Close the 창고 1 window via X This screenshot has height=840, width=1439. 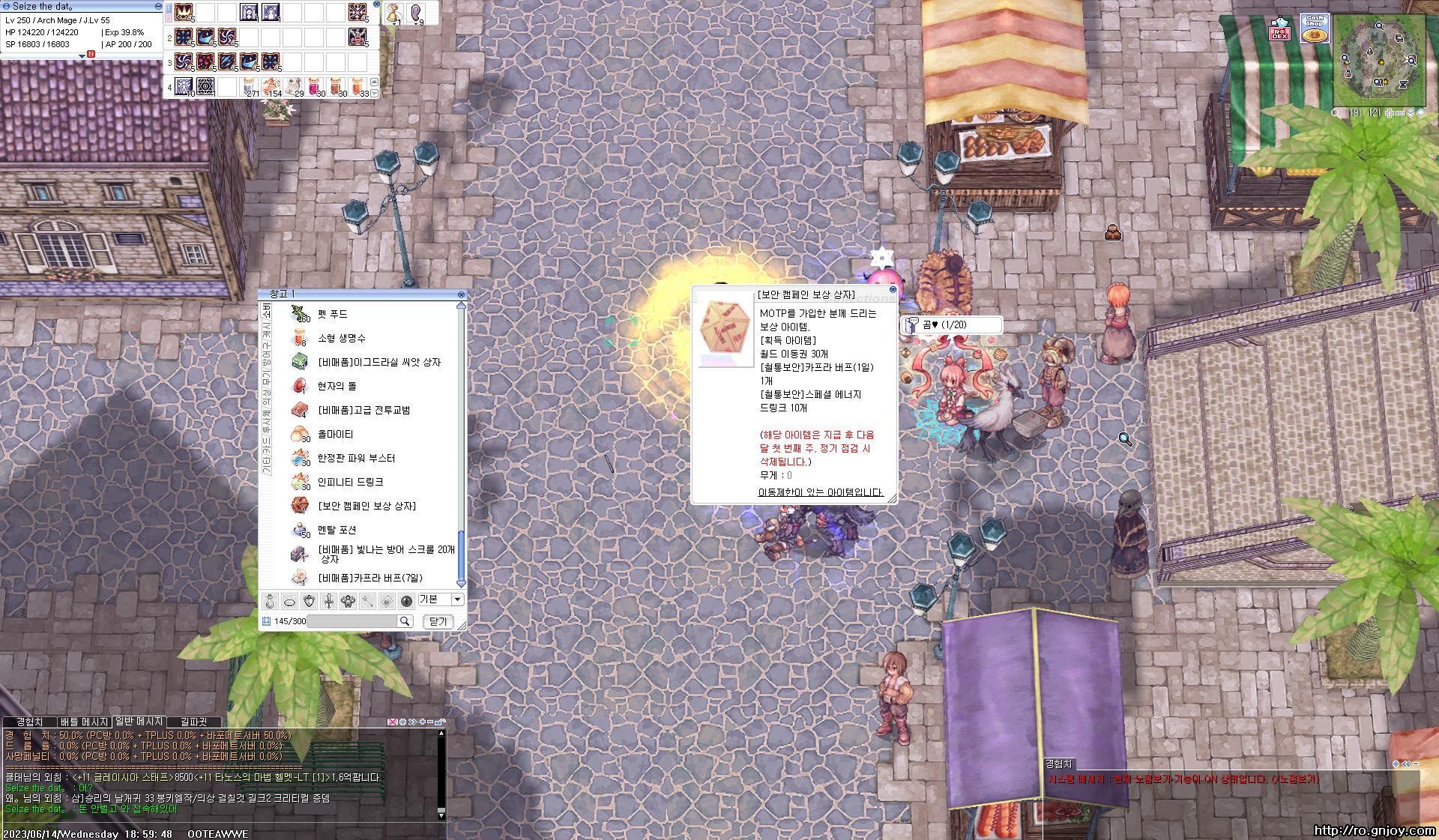461,294
